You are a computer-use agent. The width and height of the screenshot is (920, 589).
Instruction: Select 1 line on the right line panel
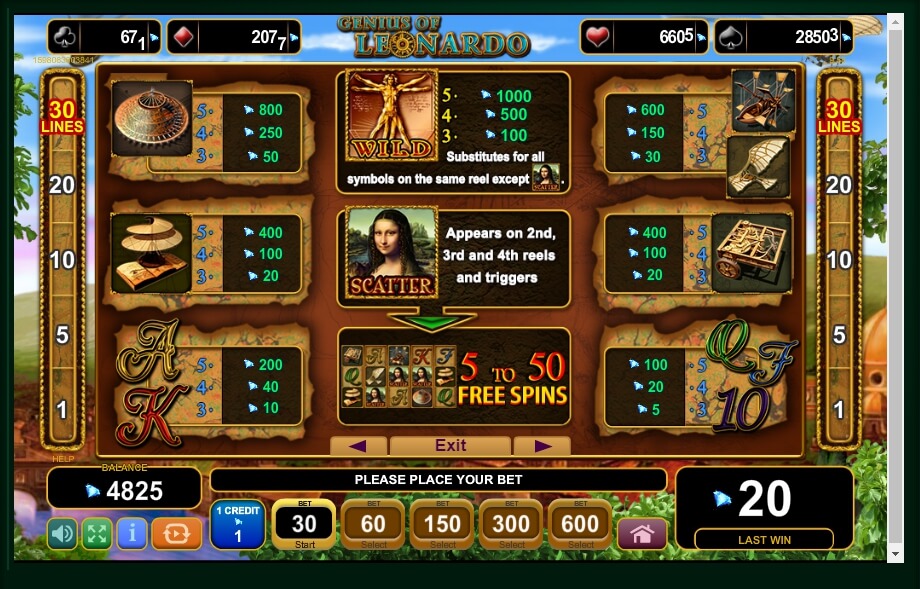coord(839,409)
